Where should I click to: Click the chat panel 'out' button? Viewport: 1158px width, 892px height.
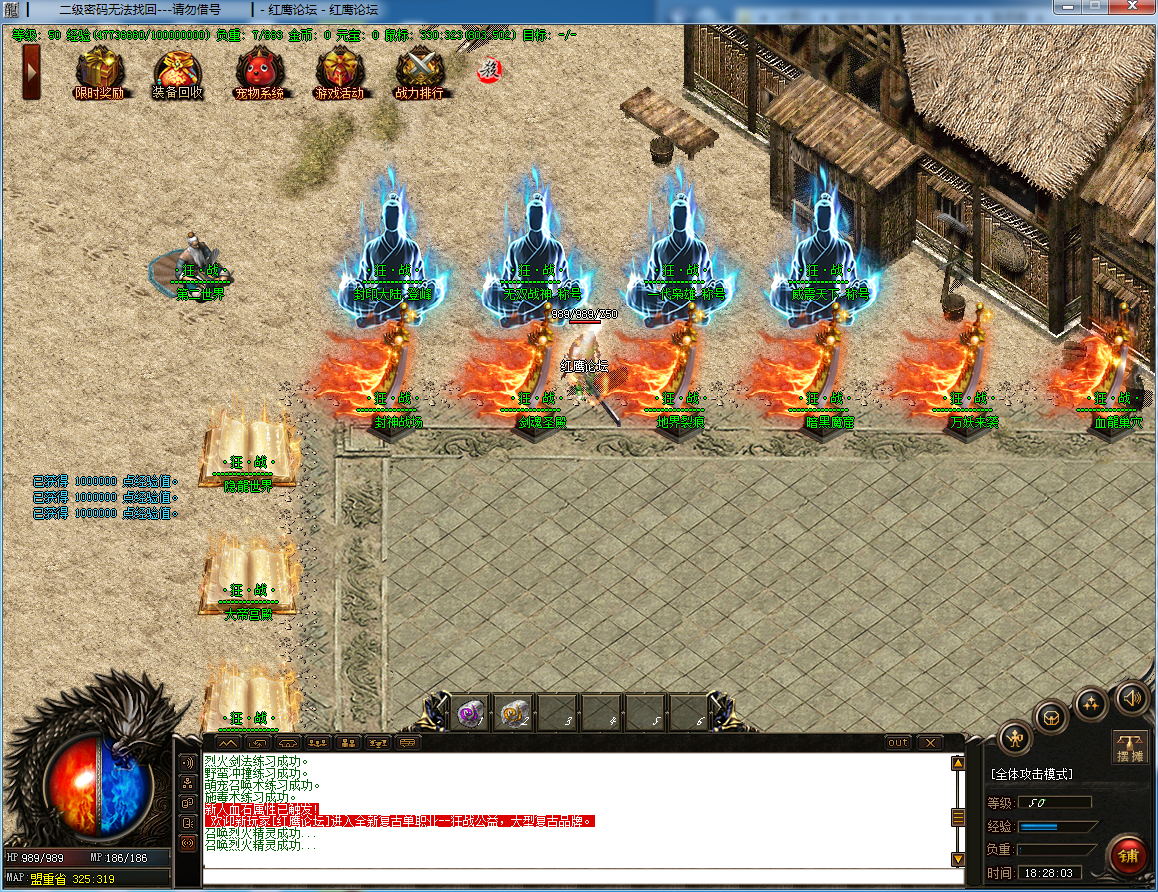coord(898,742)
